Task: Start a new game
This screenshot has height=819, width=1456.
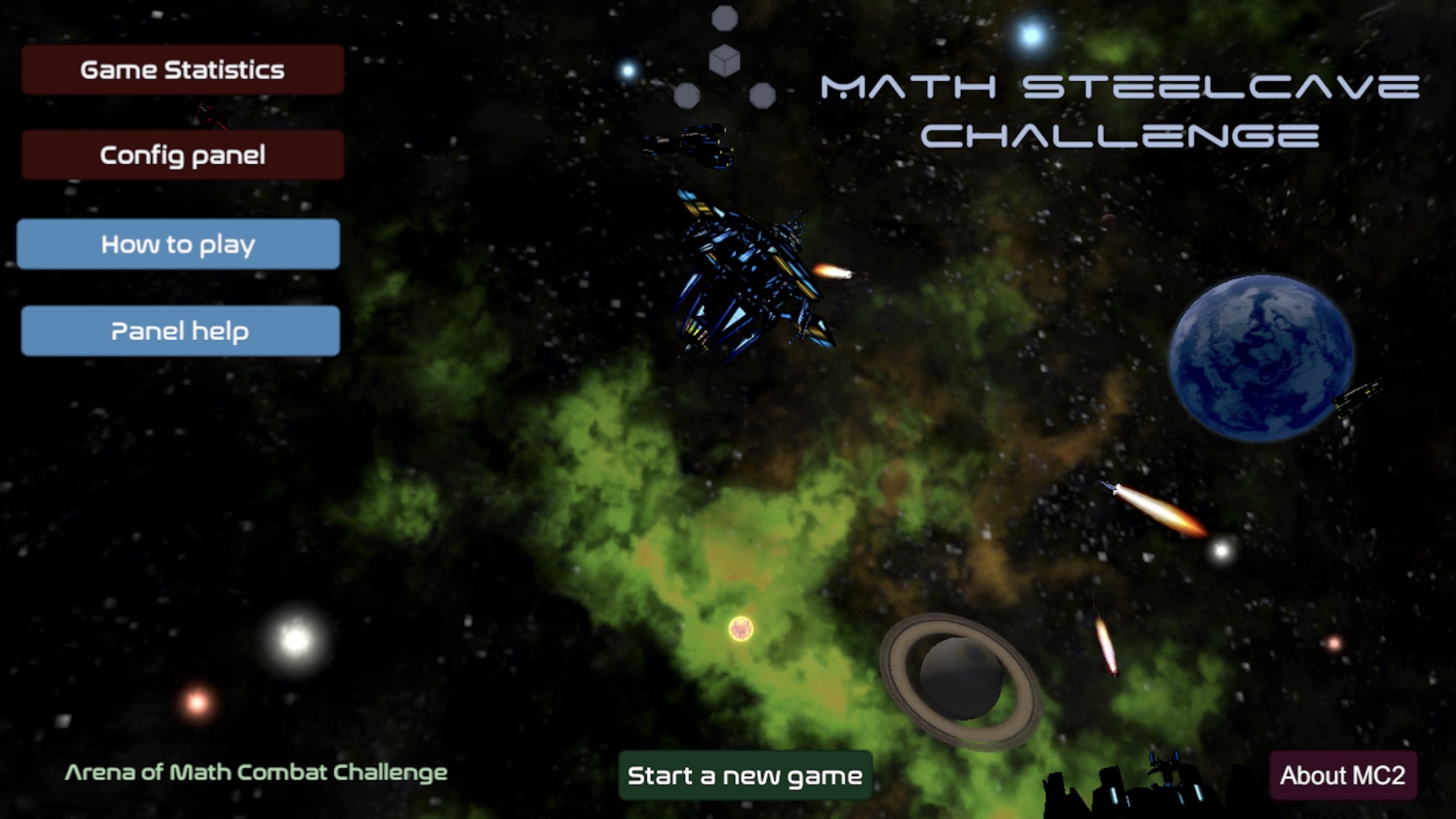Action: point(745,775)
